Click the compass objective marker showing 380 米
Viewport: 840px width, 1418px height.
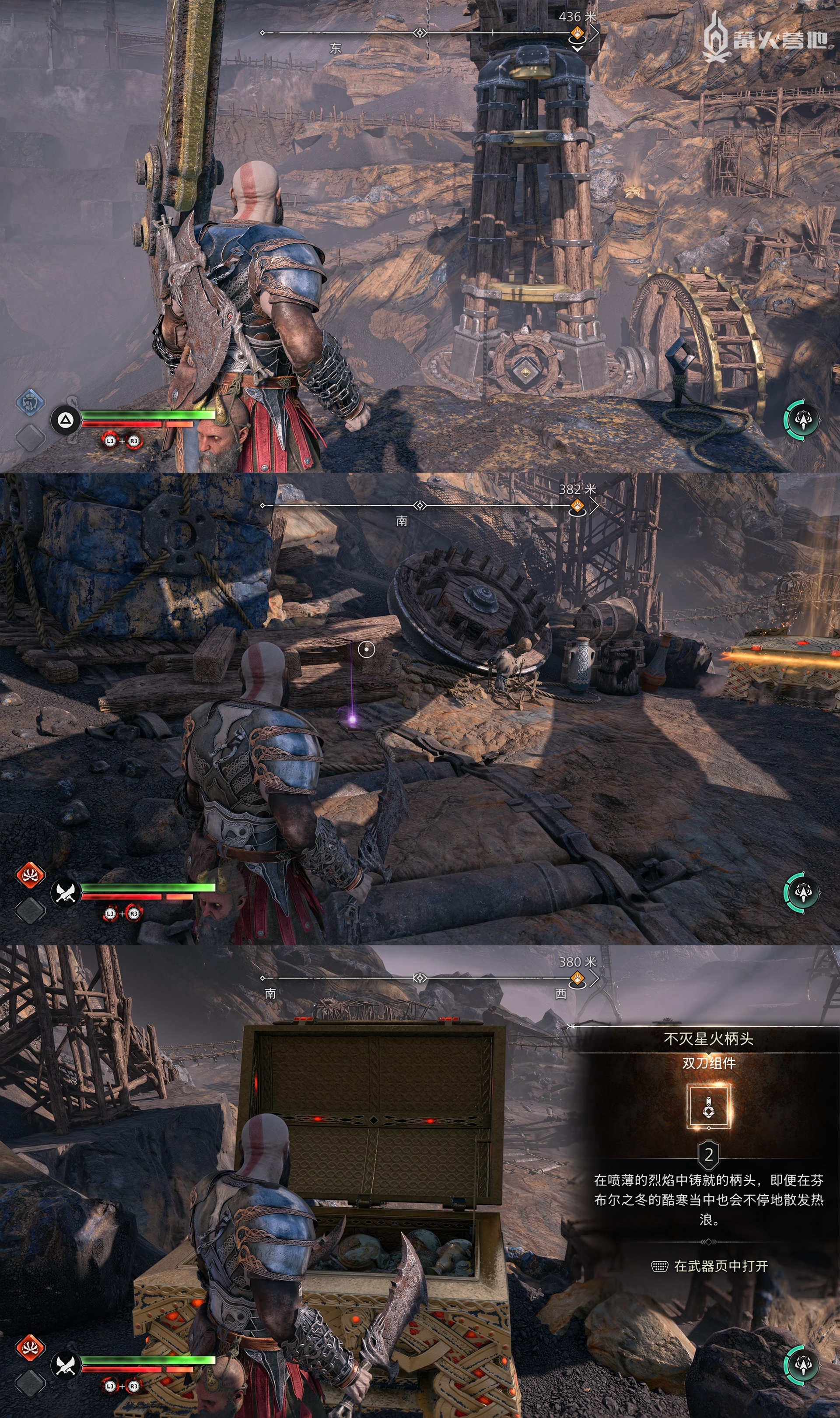coord(577,978)
